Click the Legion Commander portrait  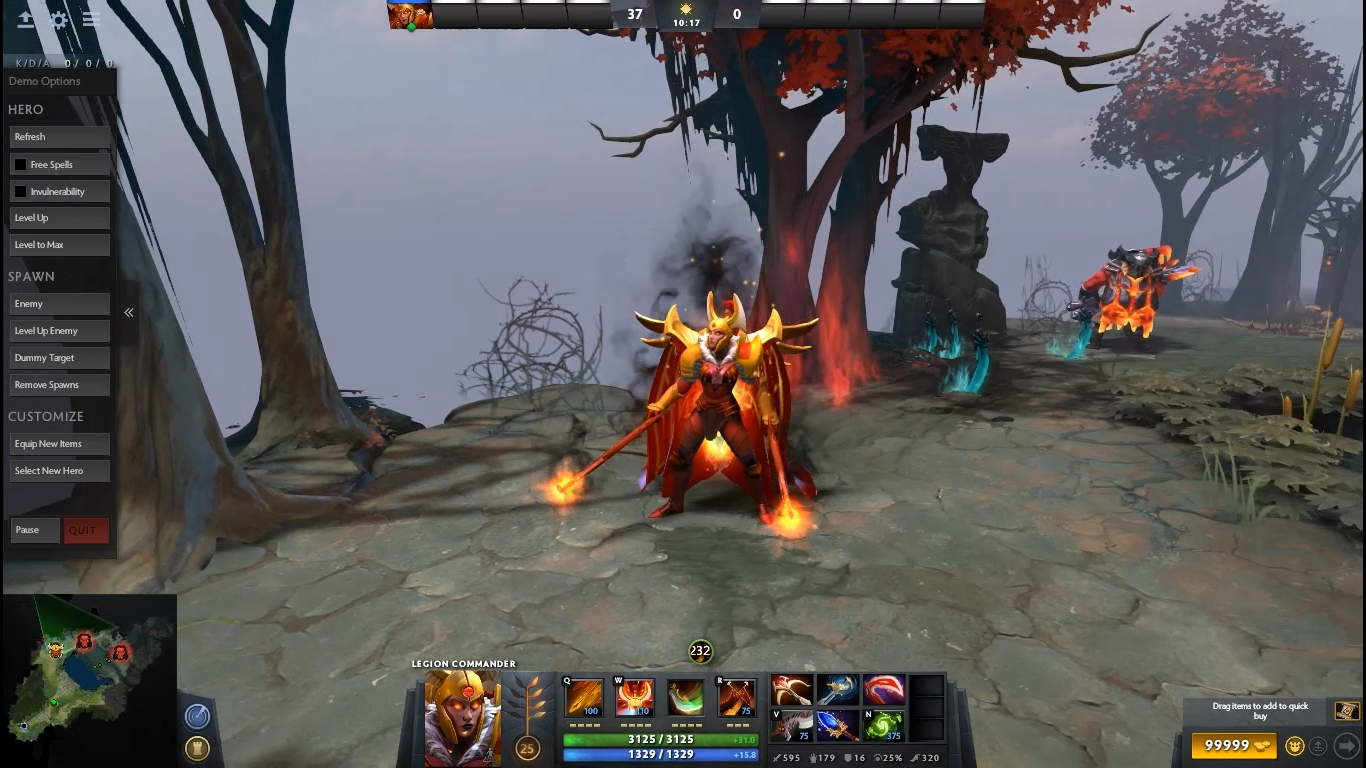tap(463, 718)
